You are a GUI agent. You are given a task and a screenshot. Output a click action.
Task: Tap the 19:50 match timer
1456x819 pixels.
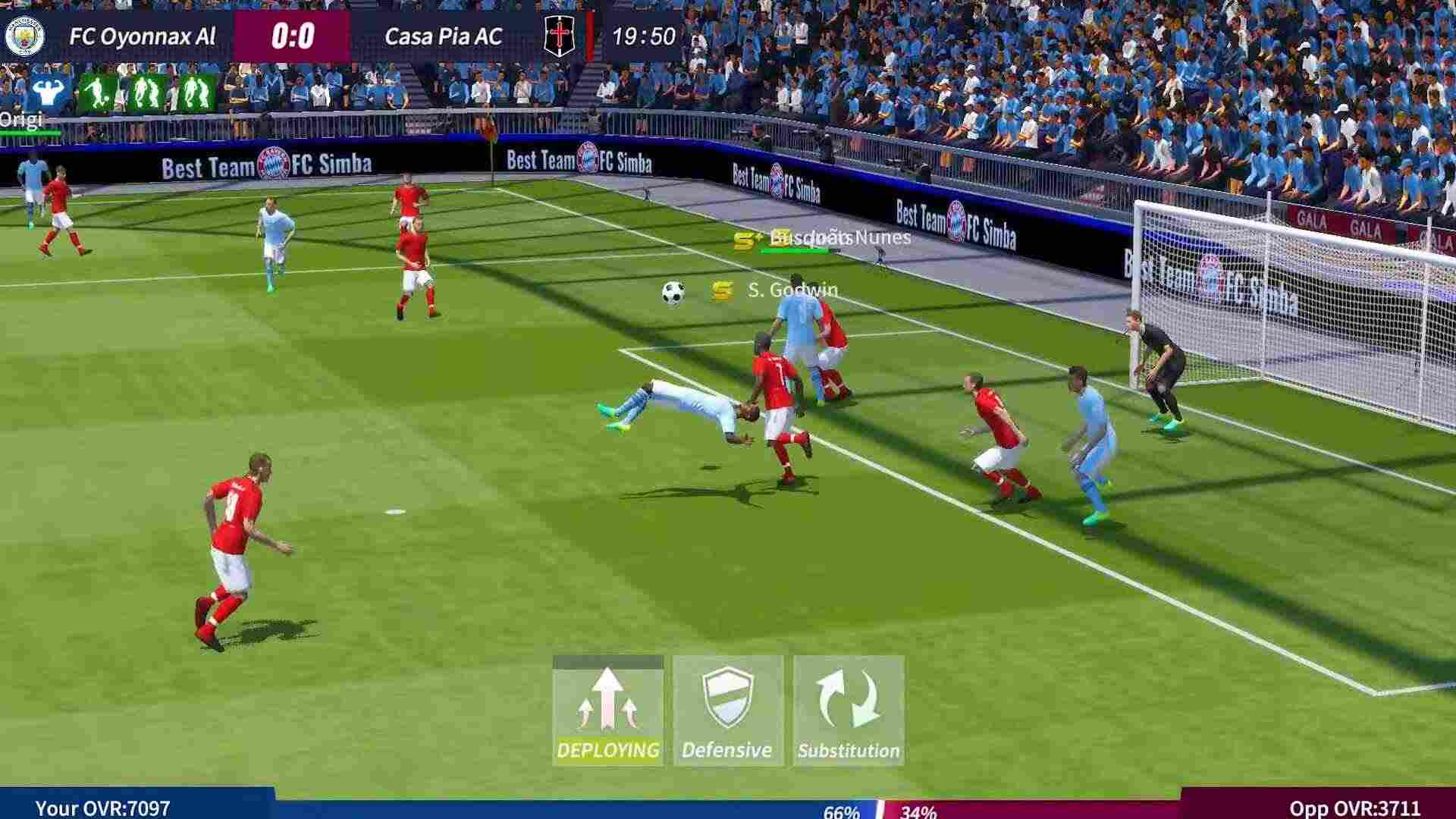643,33
